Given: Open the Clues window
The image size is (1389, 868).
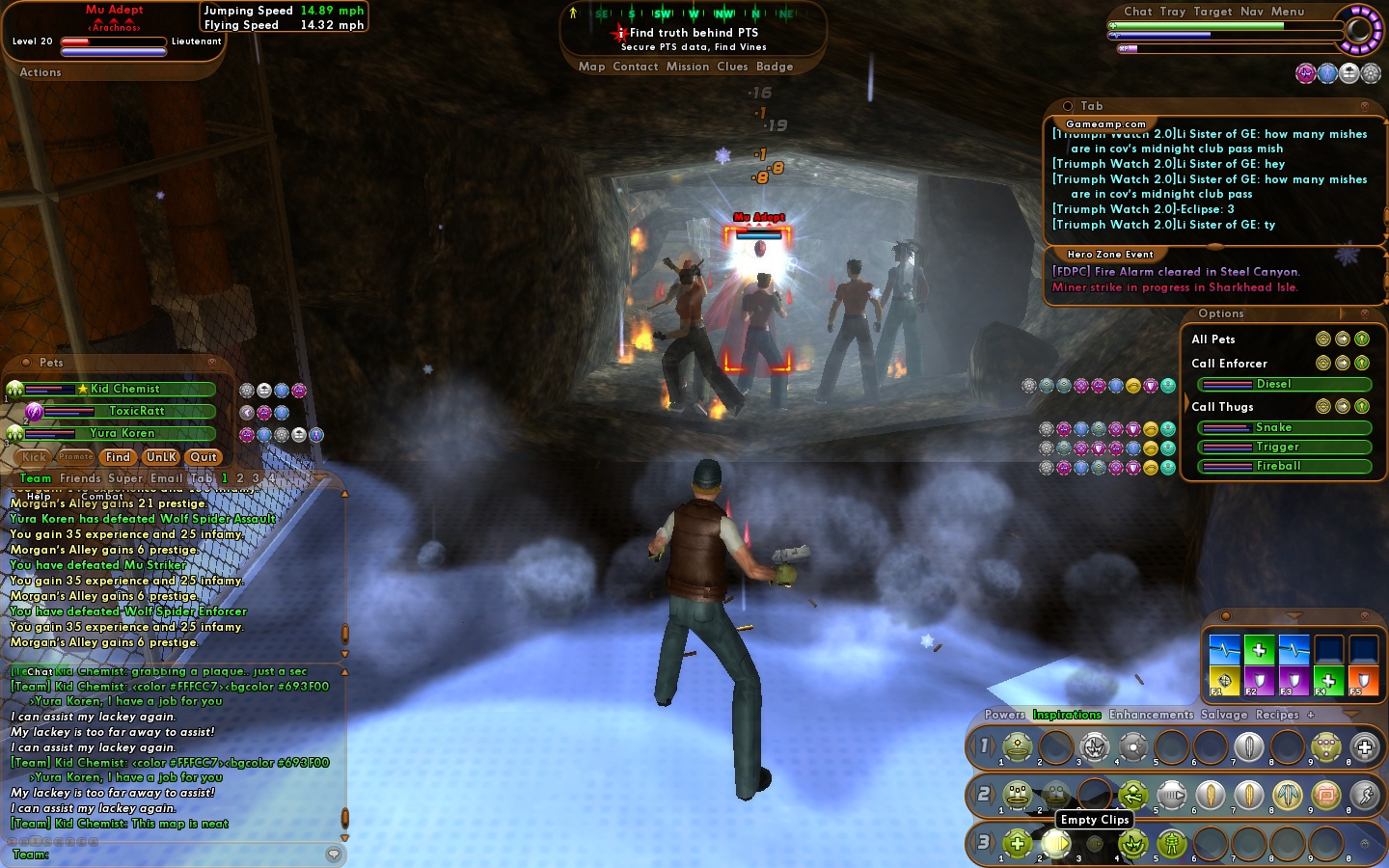Looking at the screenshot, I should tap(732, 67).
